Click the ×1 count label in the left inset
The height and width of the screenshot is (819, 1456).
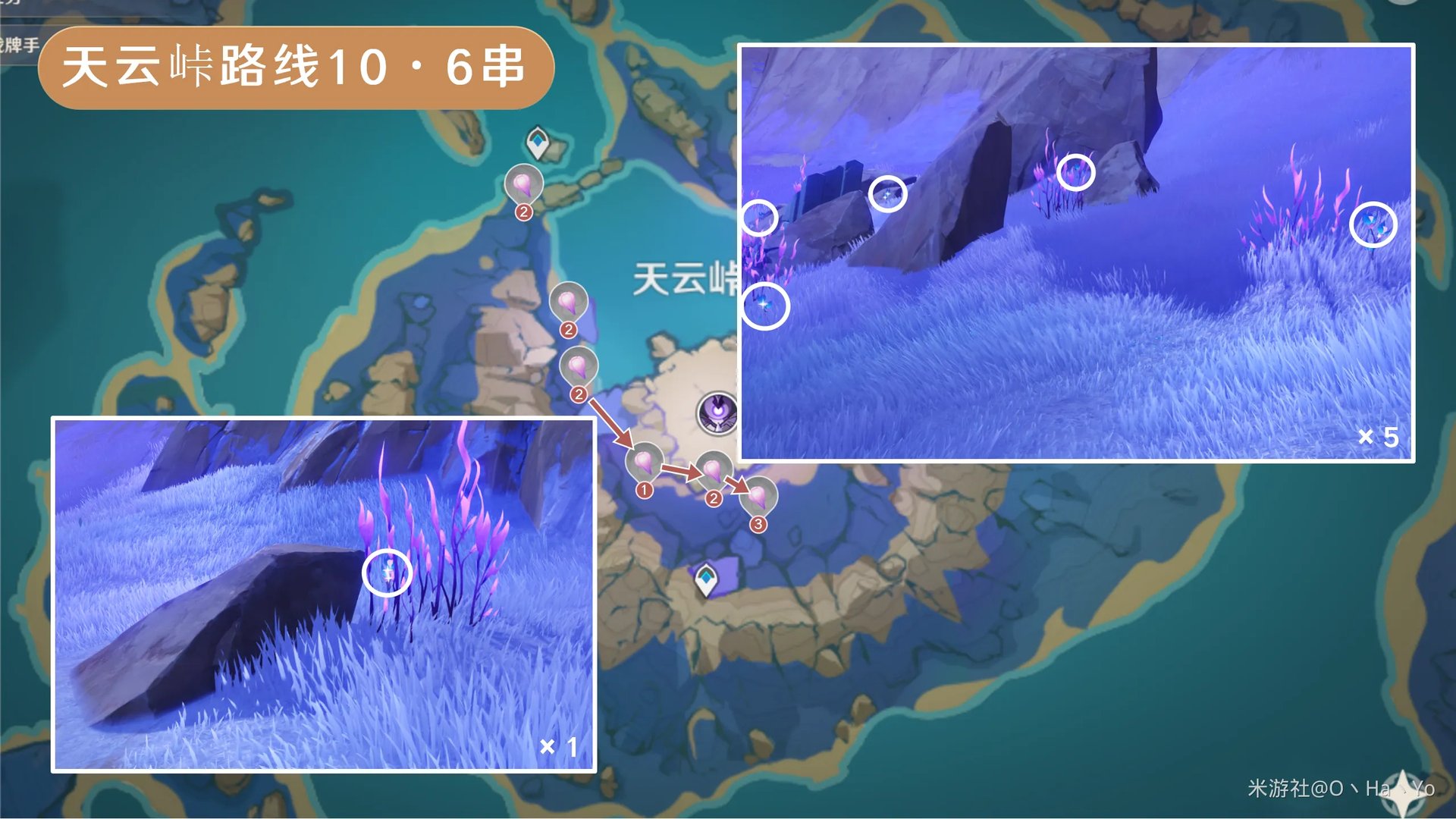pyautogui.click(x=559, y=746)
